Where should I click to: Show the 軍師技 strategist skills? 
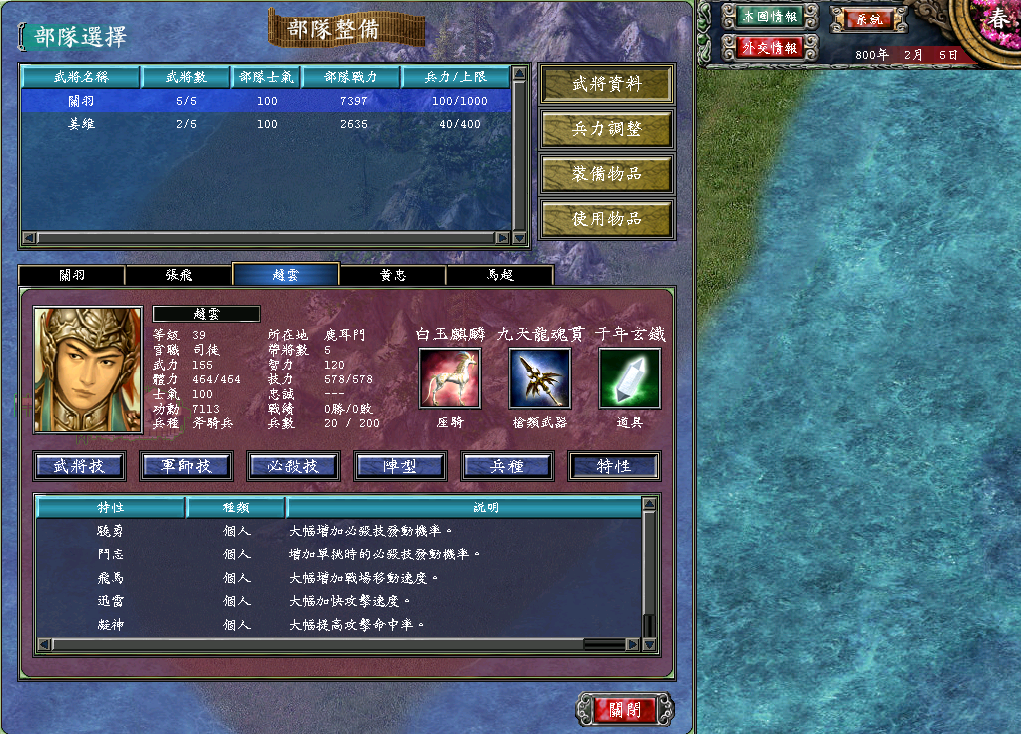[186, 466]
